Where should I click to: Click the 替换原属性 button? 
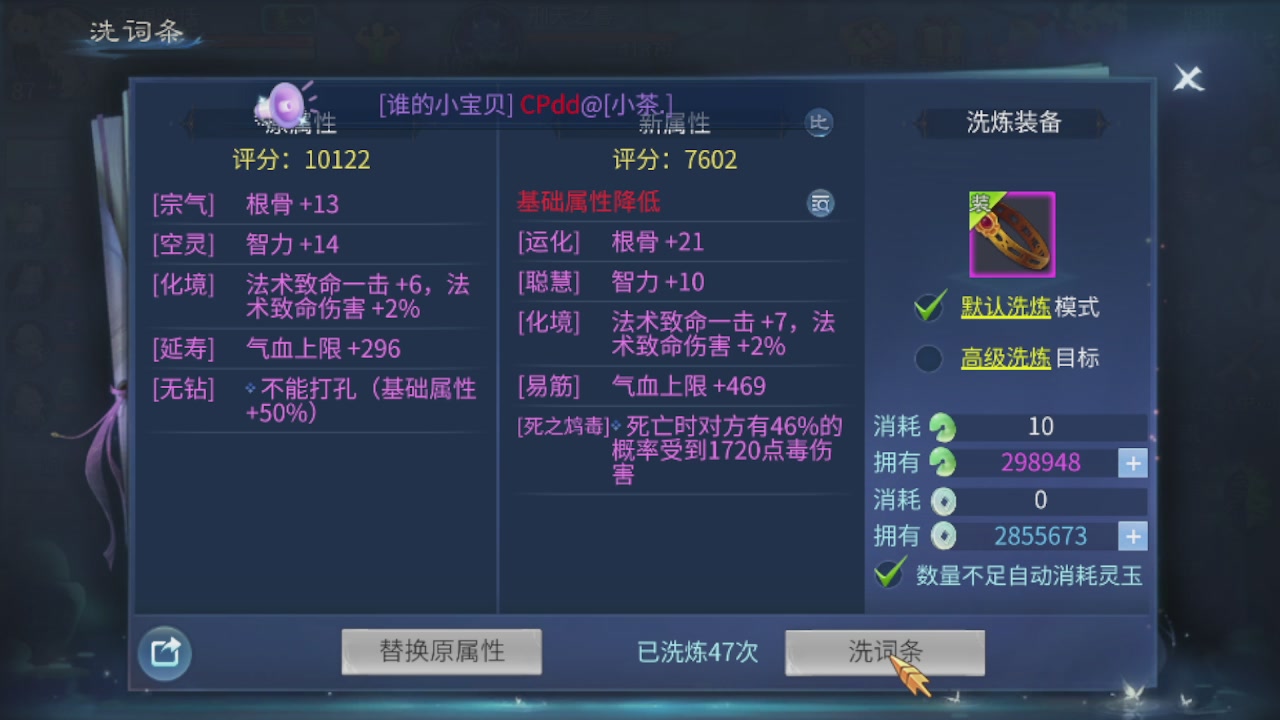[x=441, y=651]
